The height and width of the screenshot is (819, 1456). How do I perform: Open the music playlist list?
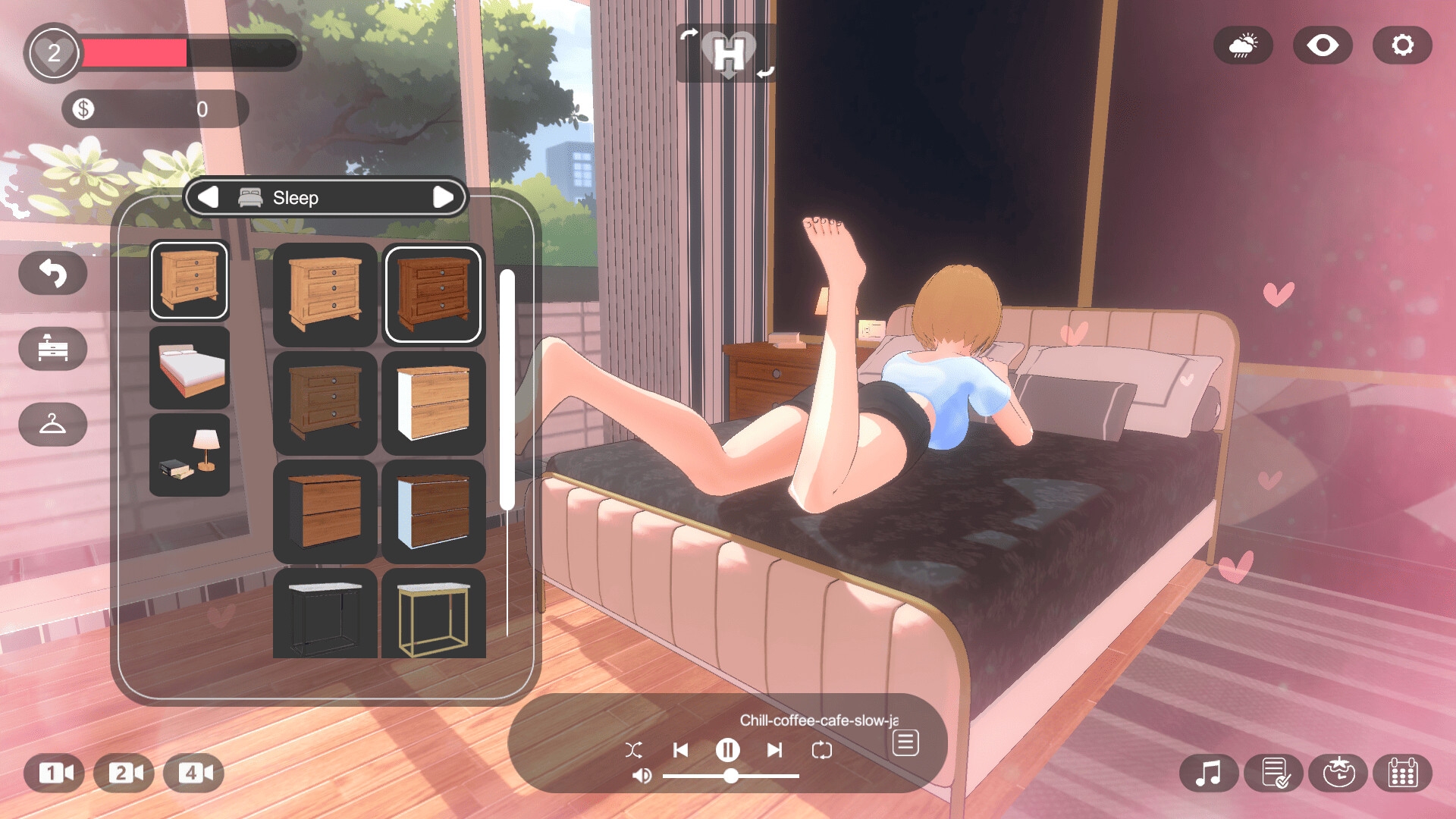[905, 742]
